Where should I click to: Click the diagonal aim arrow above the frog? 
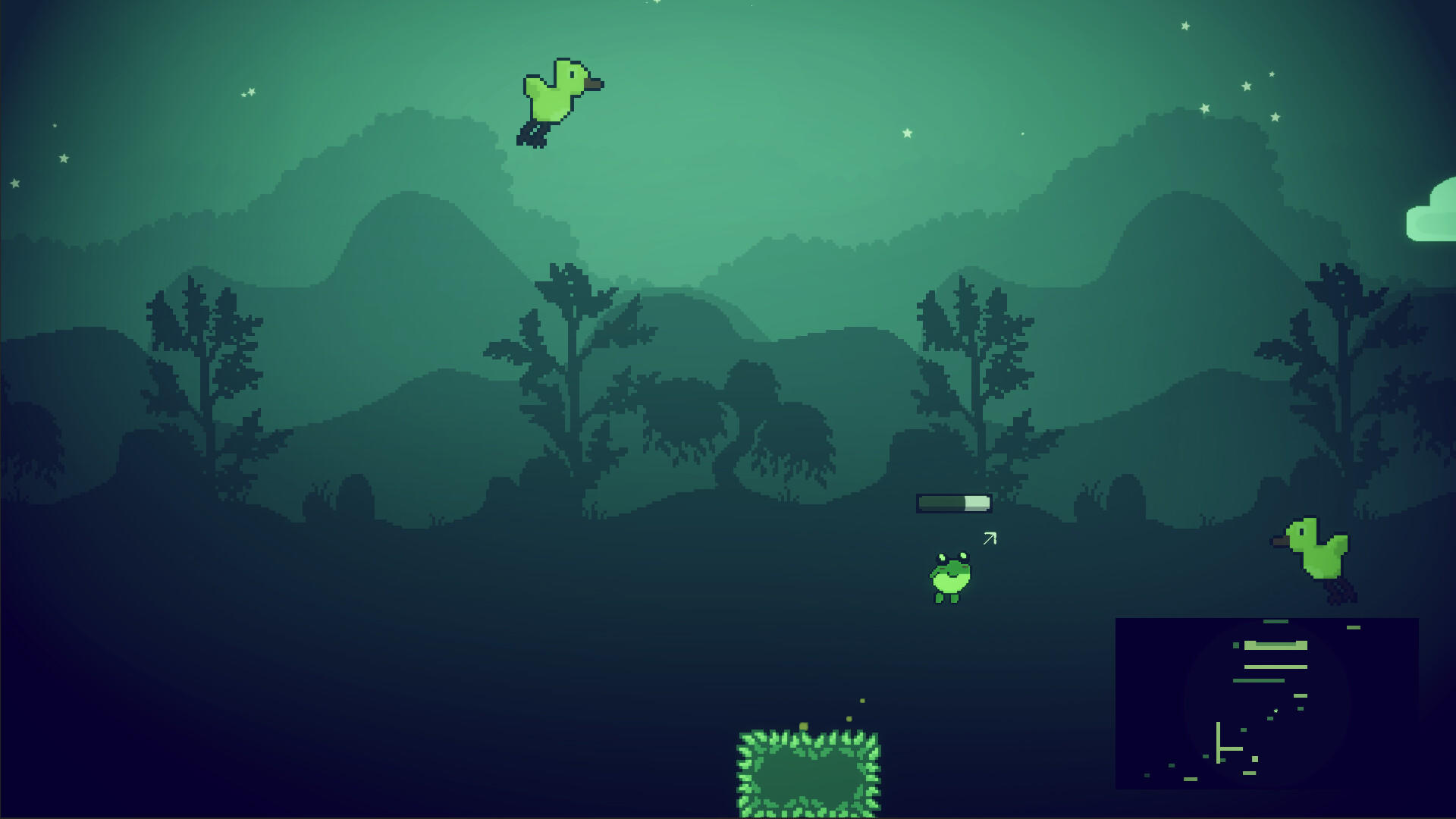(990, 538)
